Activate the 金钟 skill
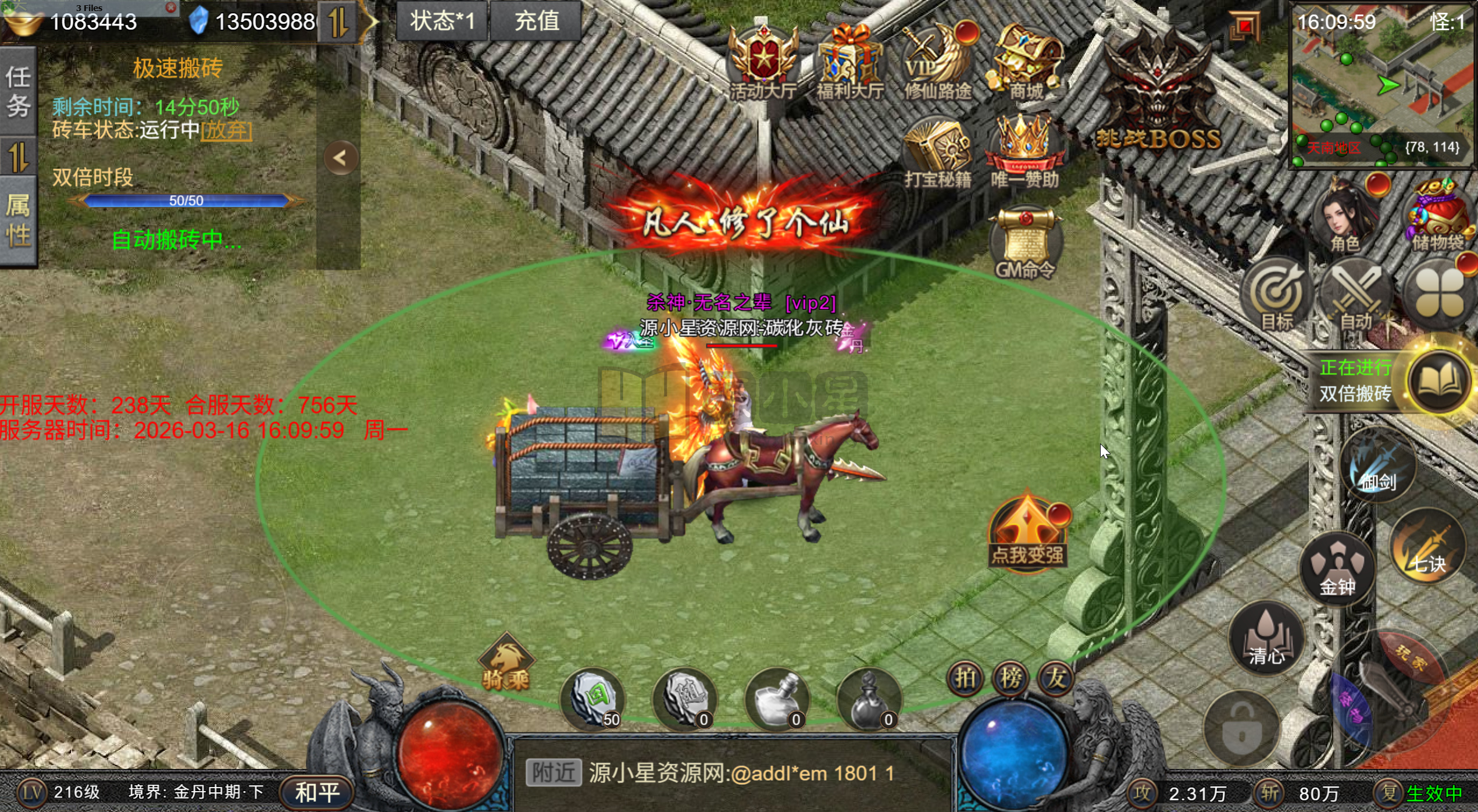Image resolution: width=1478 pixels, height=812 pixels. click(x=1337, y=568)
